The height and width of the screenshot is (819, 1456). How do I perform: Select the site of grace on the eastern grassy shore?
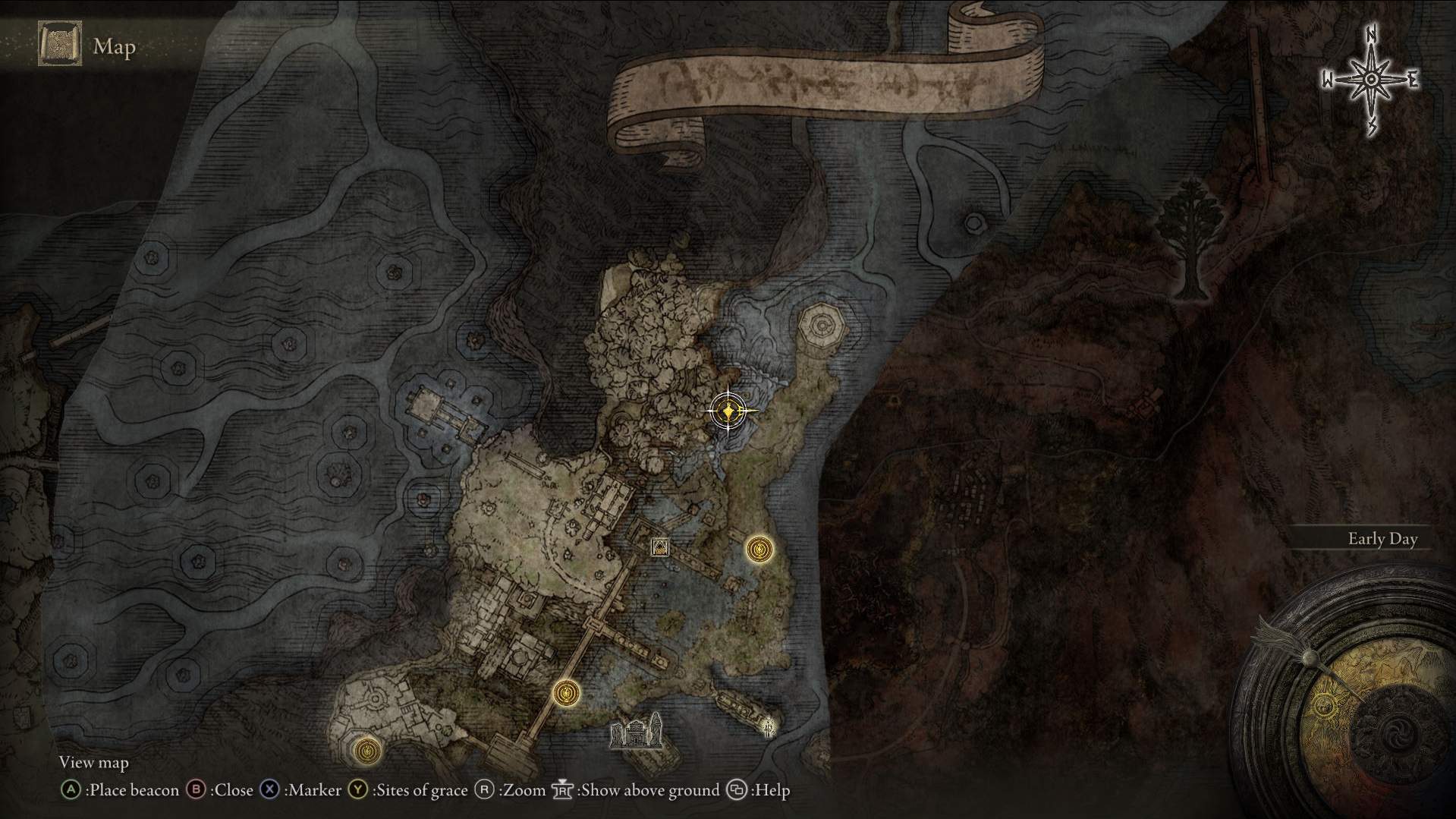tap(759, 549)
